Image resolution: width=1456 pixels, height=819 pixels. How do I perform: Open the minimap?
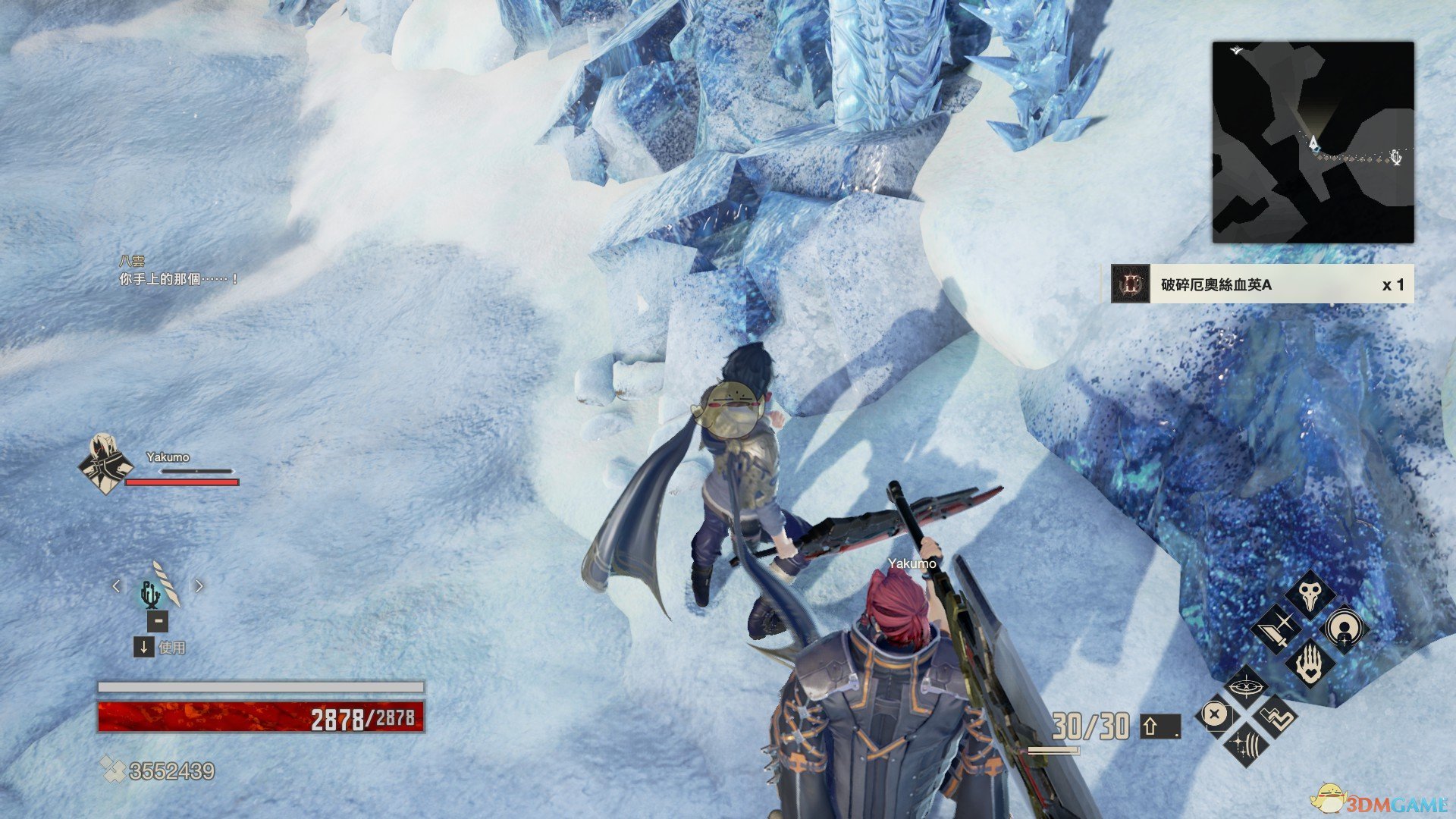pyautogui.click(x=1313, y=143)
